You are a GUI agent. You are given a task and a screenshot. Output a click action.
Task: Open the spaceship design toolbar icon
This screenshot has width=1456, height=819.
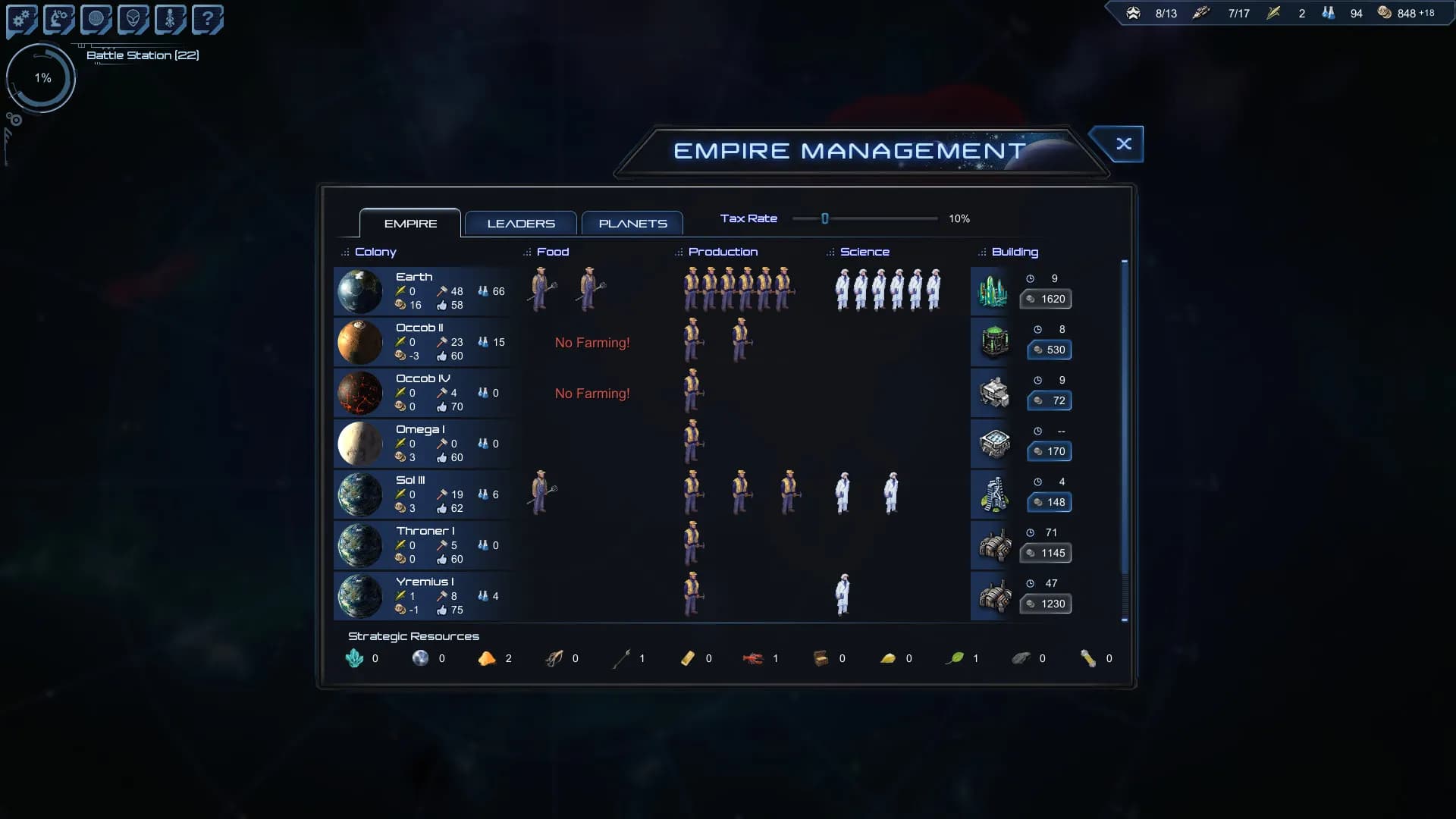[170, 19]
